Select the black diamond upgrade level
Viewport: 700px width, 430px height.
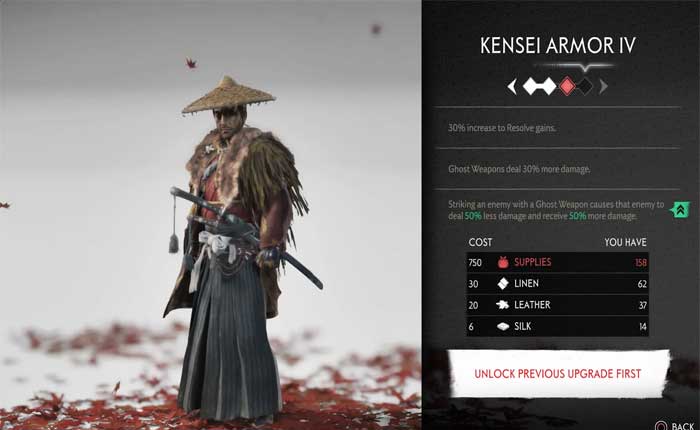585,87
